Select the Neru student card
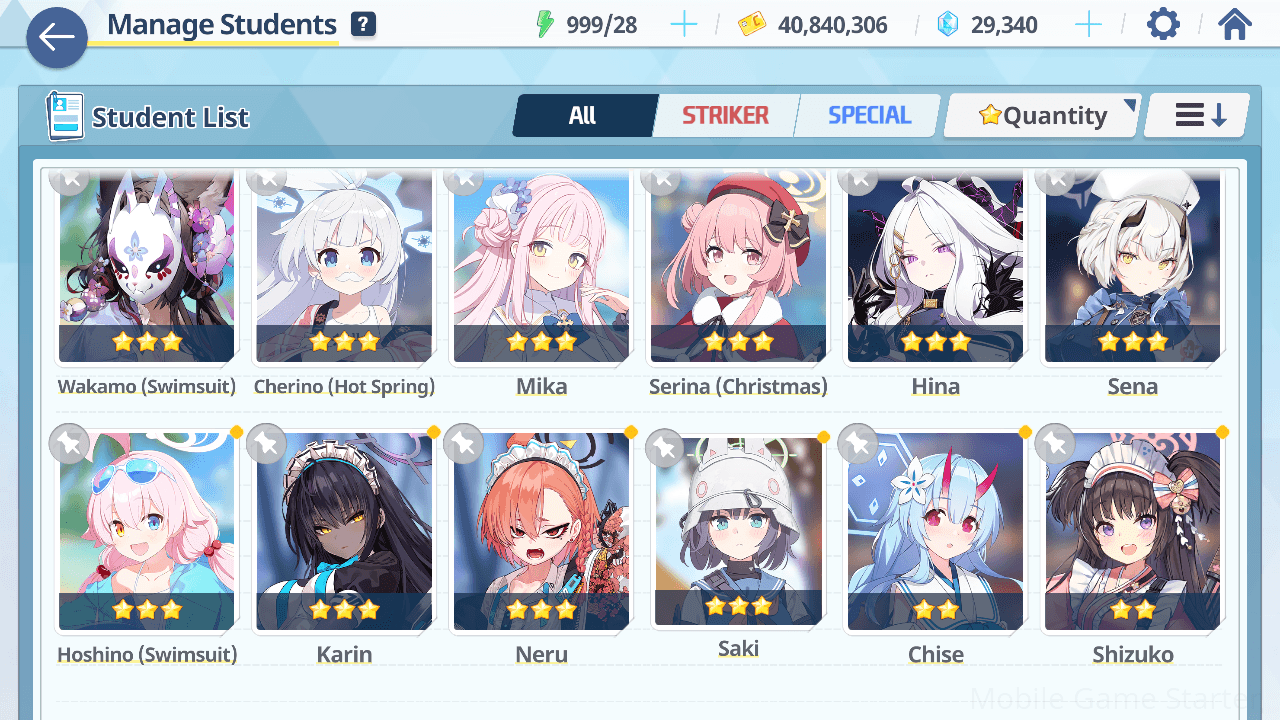The height and width of the screenshot is (720, 1280). pyautogui.click(x=541, y=532)
